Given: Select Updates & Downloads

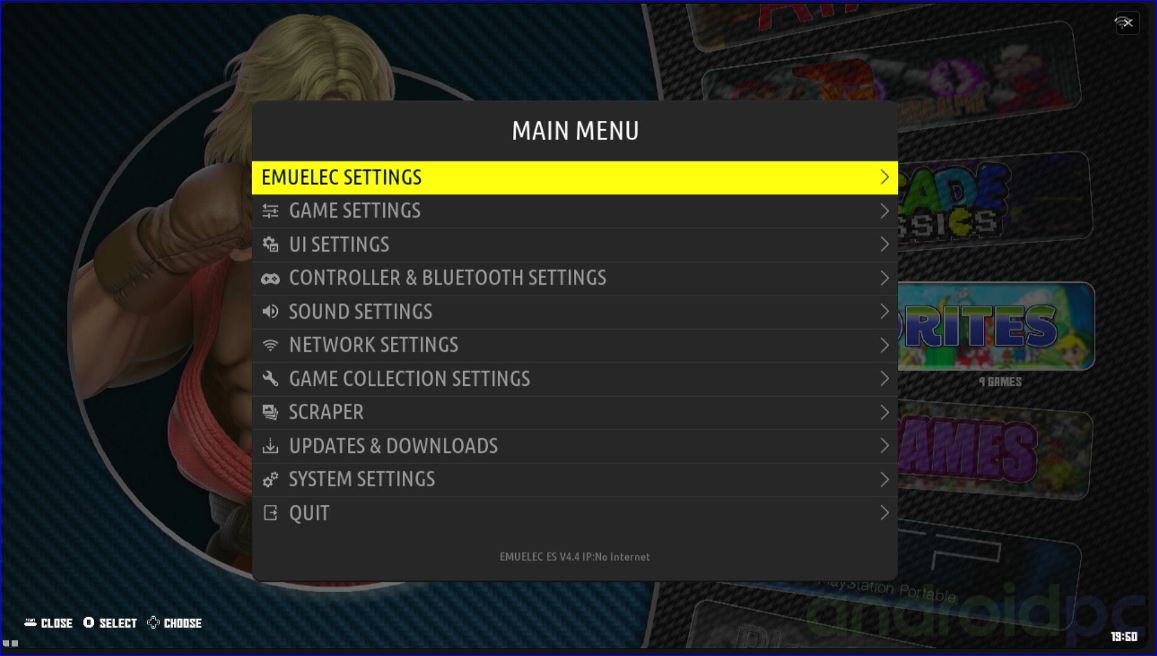Looking at the screenshot, I should pyautogui.click(x=574, y=446).
